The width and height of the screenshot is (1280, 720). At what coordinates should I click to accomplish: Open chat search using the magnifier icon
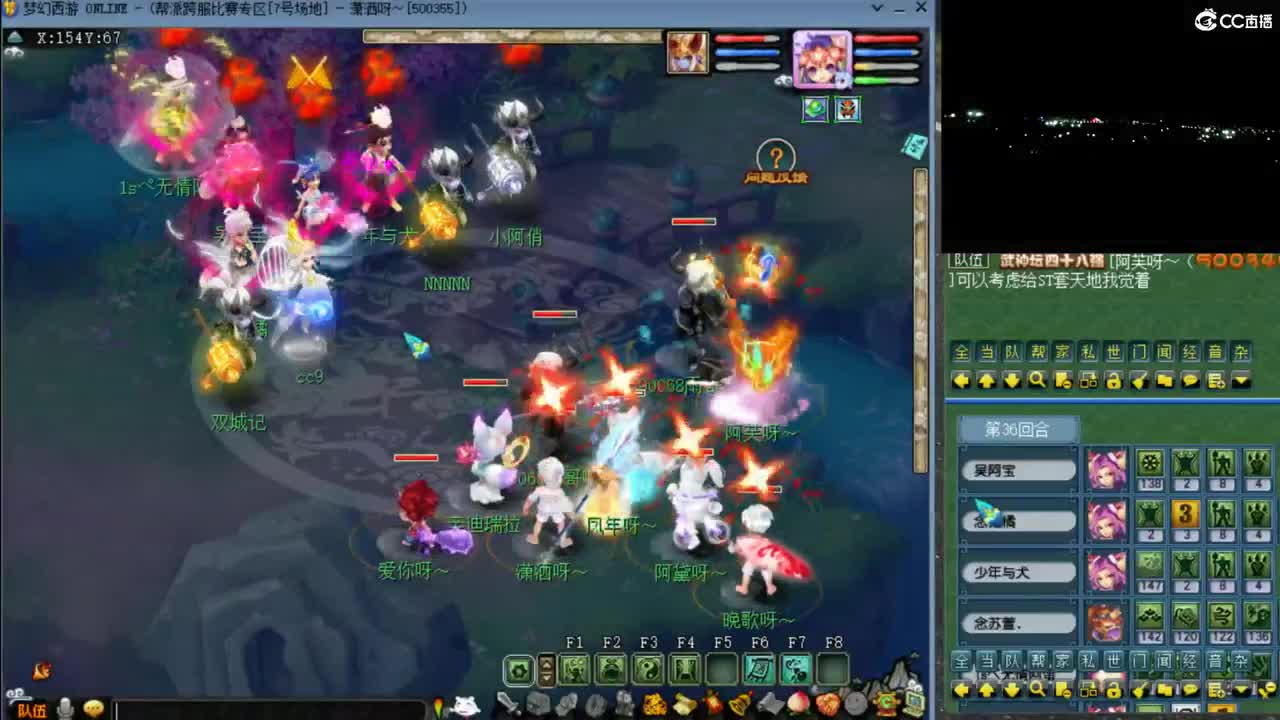(1038, 379)
